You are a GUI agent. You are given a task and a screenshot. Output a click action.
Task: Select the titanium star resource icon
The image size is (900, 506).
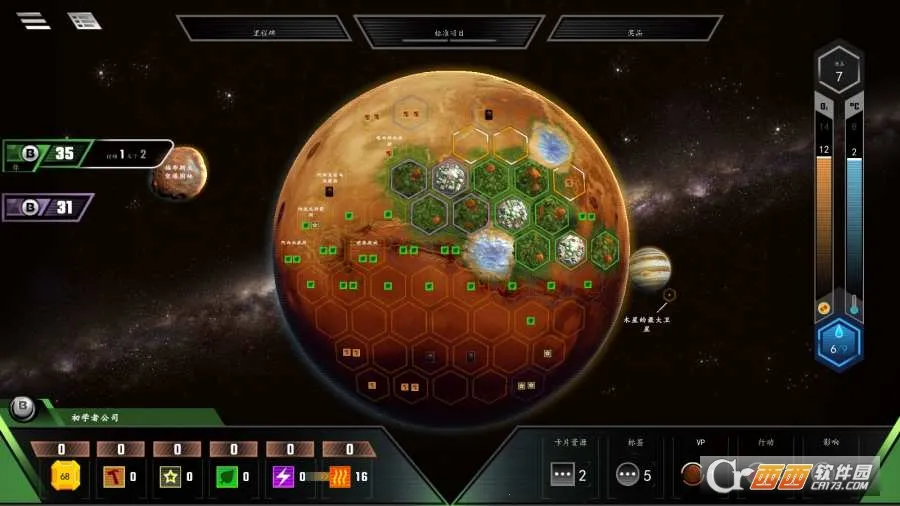tap(171, 476)
